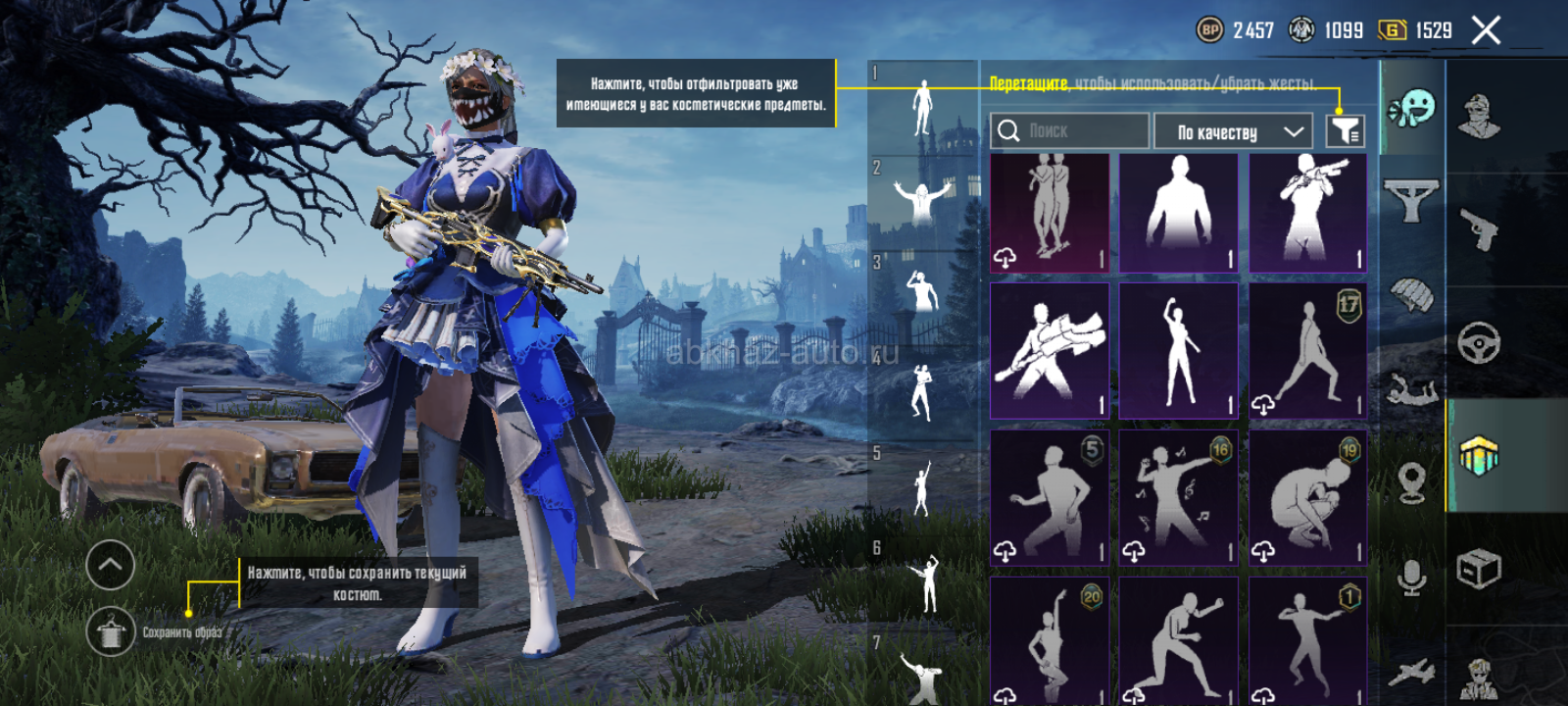Open the parachute category tab

(x=1411, y=294)
